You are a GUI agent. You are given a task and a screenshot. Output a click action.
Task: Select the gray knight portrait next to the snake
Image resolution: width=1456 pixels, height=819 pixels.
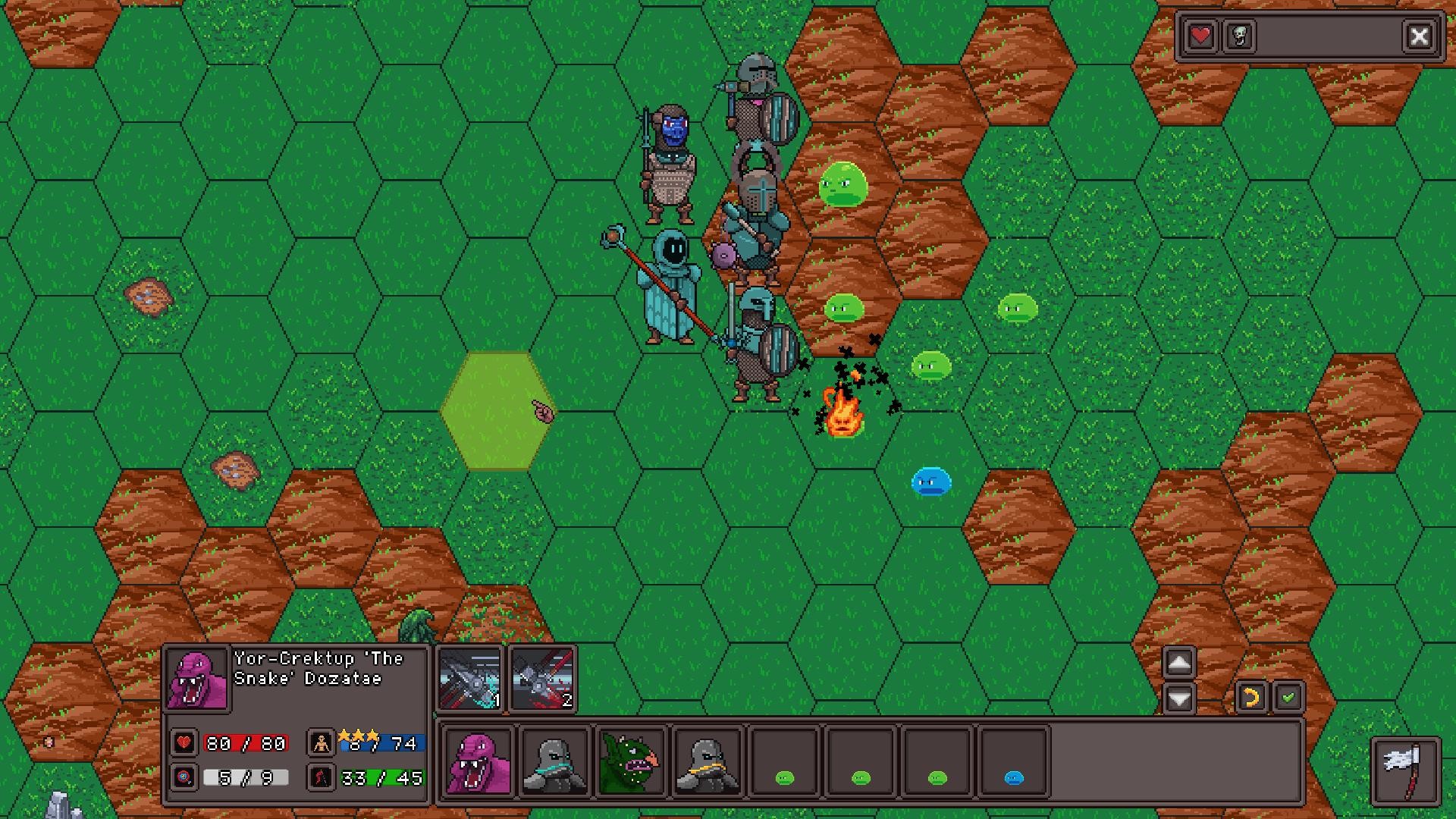tap(553, 763)
